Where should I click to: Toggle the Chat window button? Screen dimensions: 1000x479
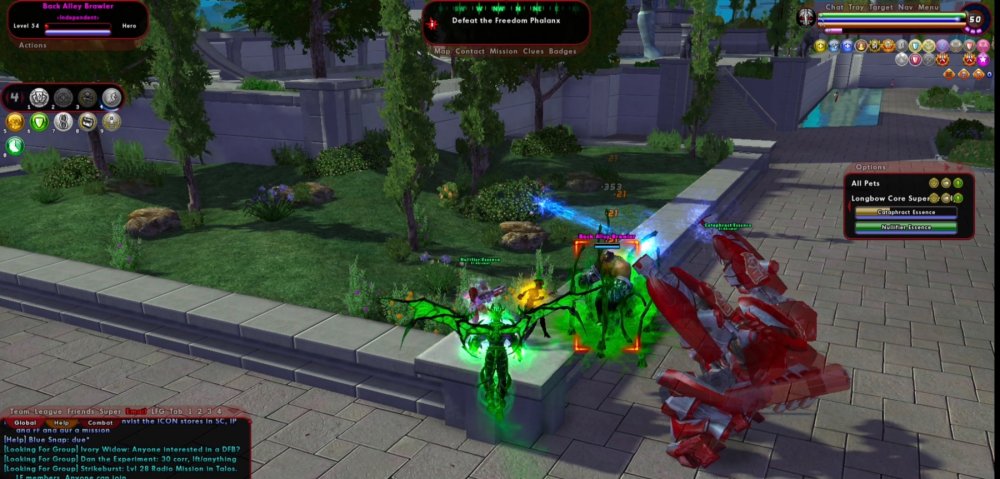click(x=835, y=7)
